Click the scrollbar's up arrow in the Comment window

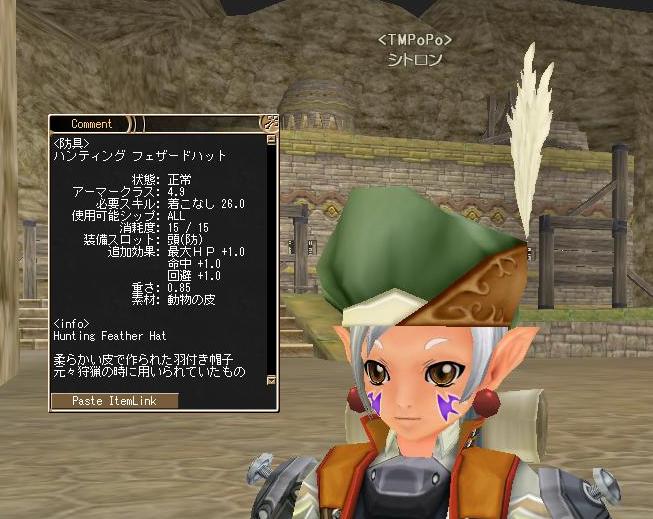pos(271,141)
